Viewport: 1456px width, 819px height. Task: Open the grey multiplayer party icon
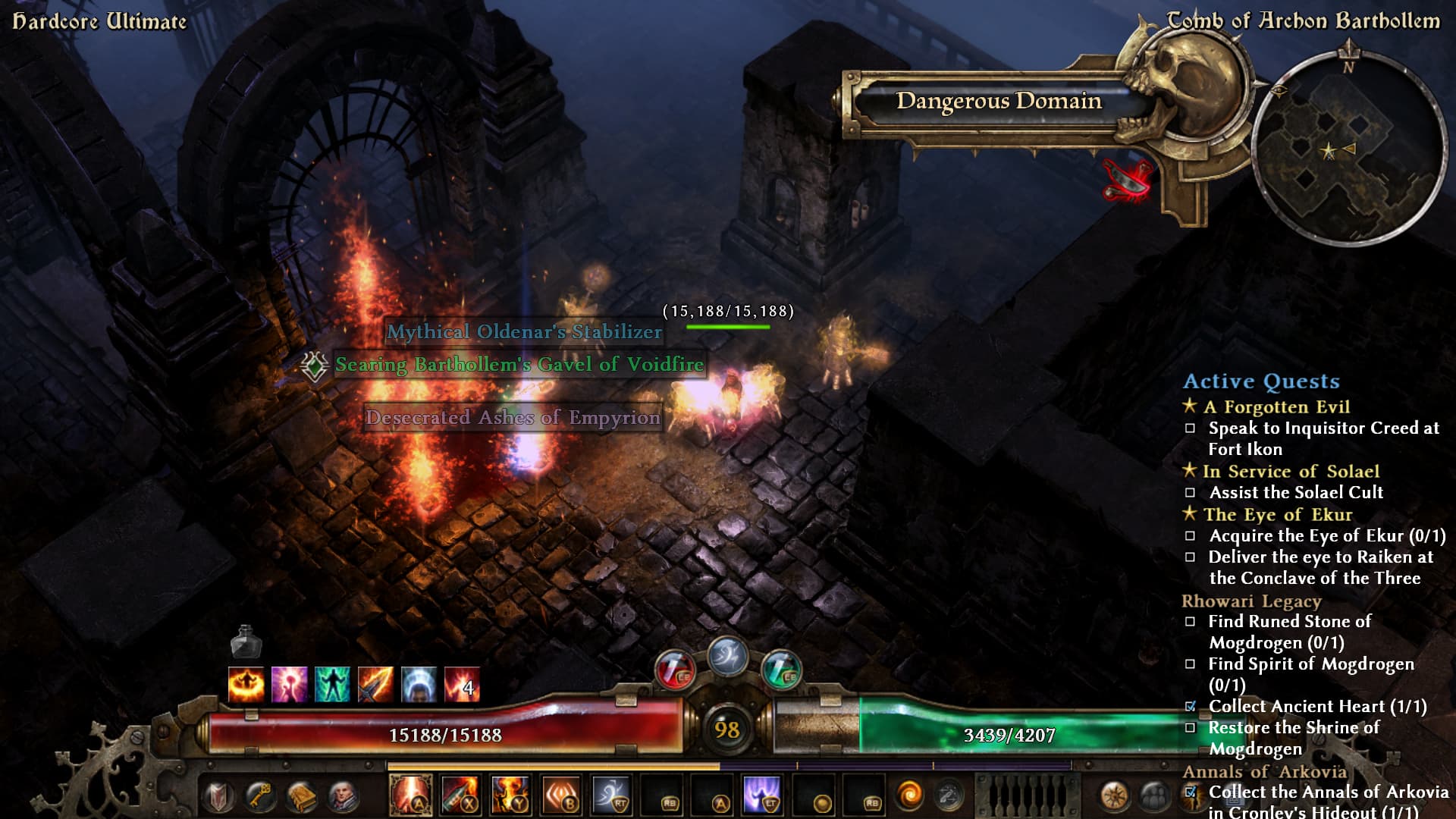pyautogui.click(x=1153, y=797)
